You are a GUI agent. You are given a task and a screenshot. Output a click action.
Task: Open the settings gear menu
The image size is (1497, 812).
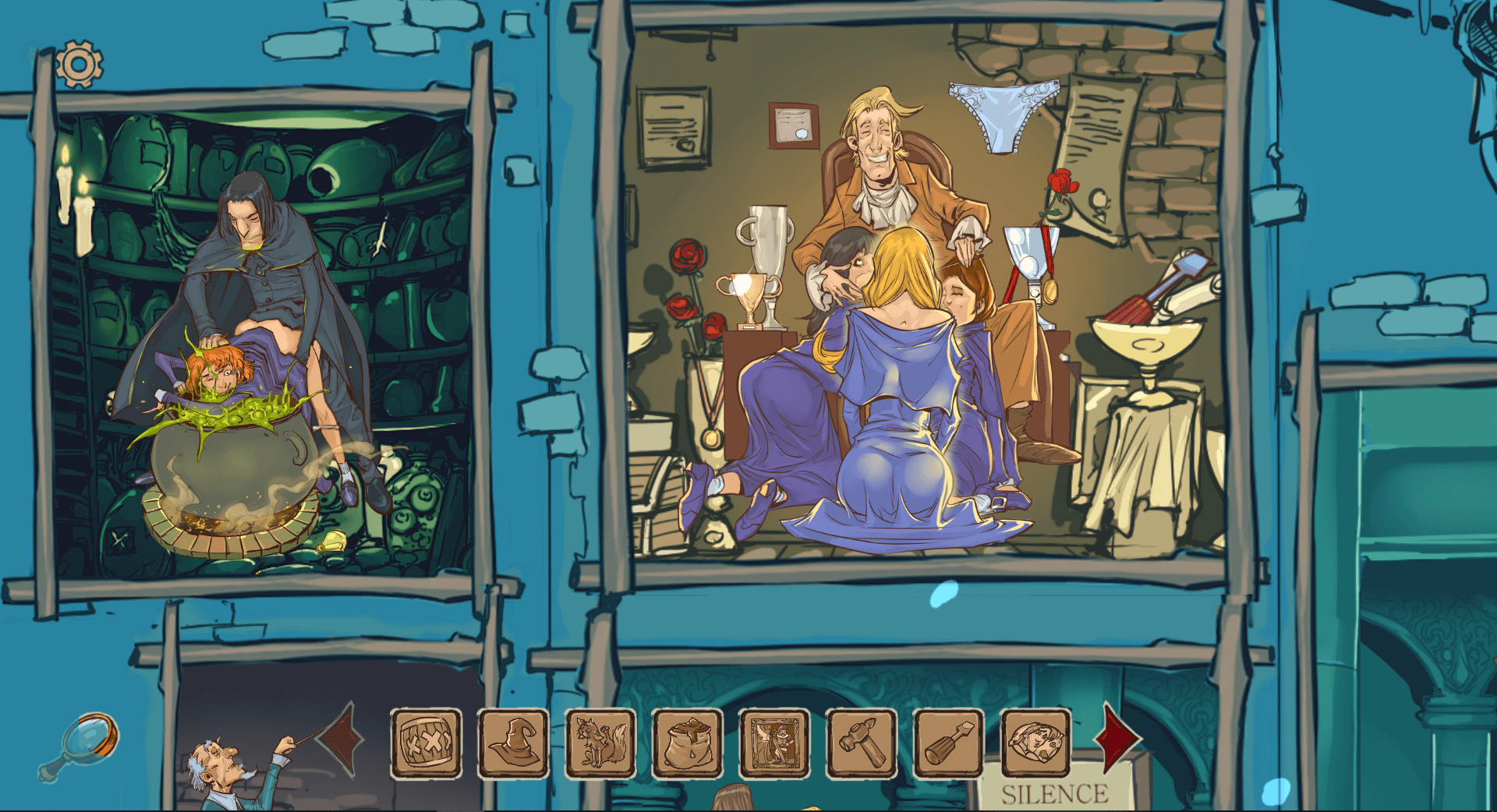tap(79, 64)
